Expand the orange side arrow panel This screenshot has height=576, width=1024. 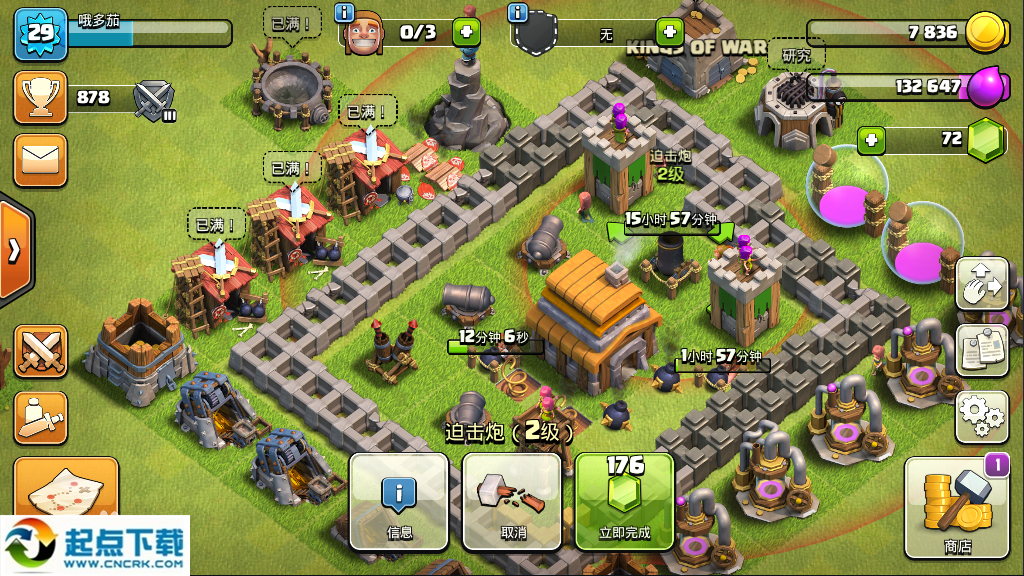[x=14, y=250]
